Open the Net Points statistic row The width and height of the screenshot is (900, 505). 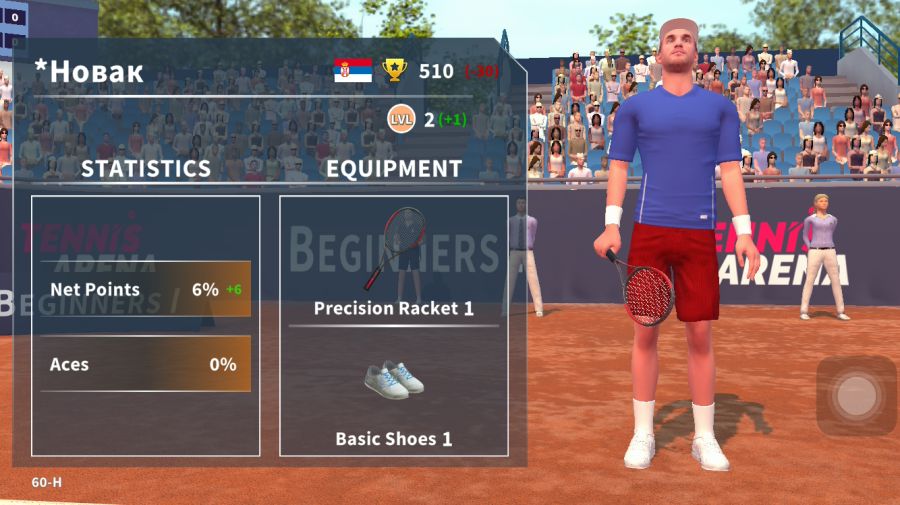point(146,289)
